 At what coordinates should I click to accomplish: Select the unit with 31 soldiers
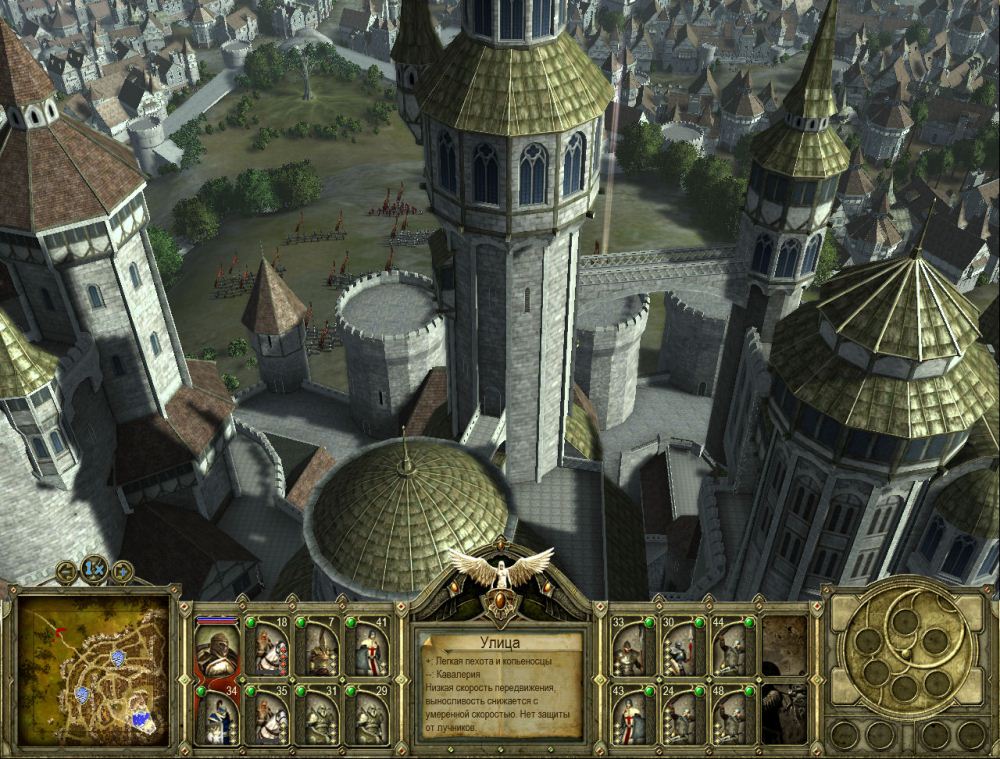[316, 714]
